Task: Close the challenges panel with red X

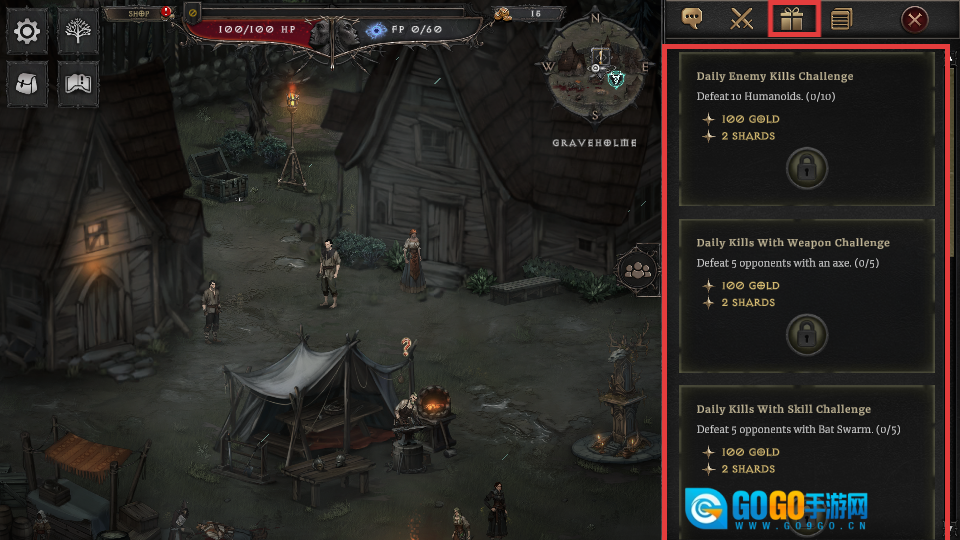Action: coord(914,19)
